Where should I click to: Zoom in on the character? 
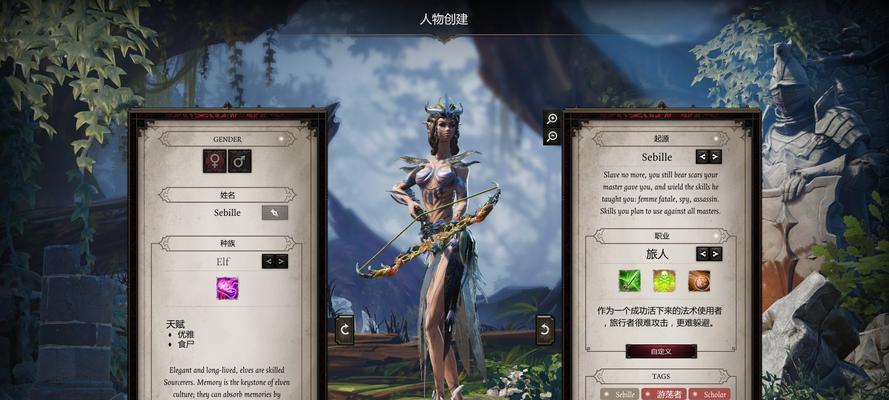point(552,119)
